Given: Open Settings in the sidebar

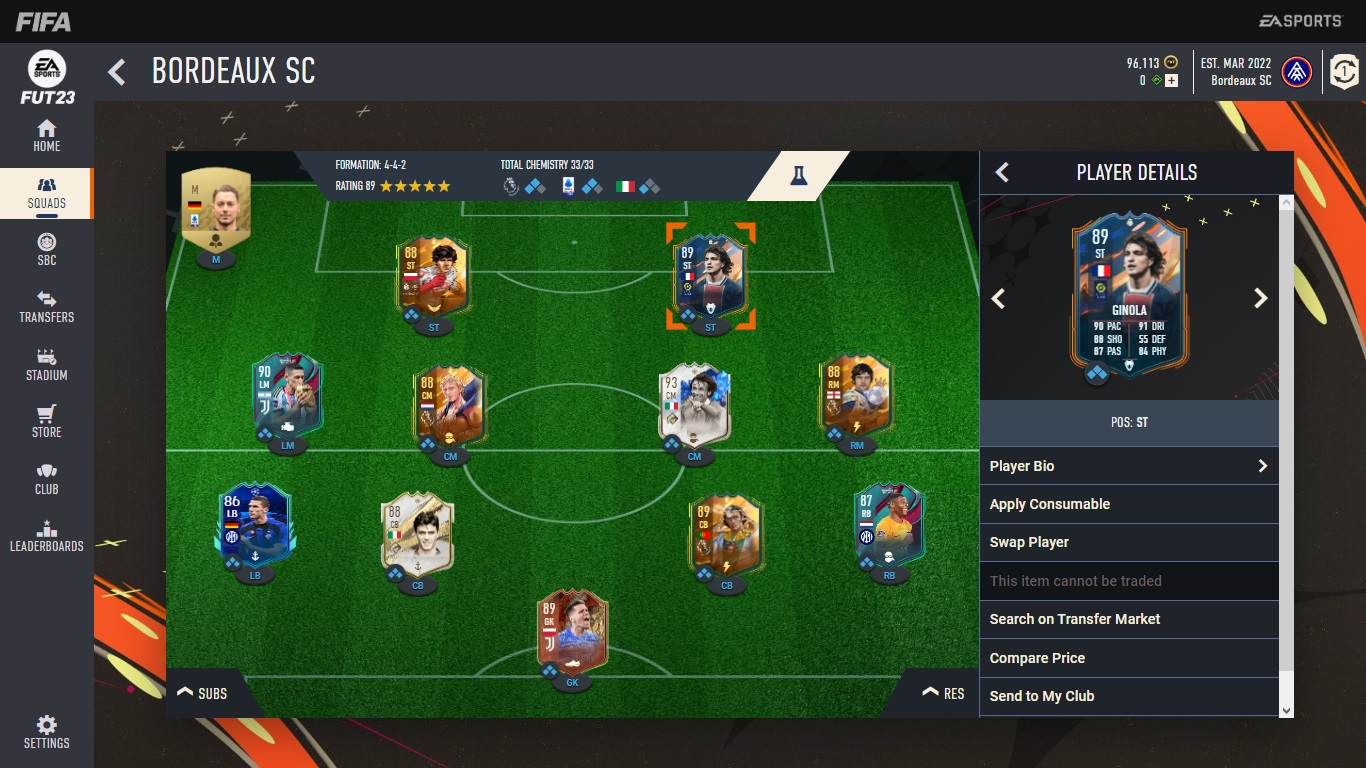Looking at the screenshot, I should click(46, 732).
